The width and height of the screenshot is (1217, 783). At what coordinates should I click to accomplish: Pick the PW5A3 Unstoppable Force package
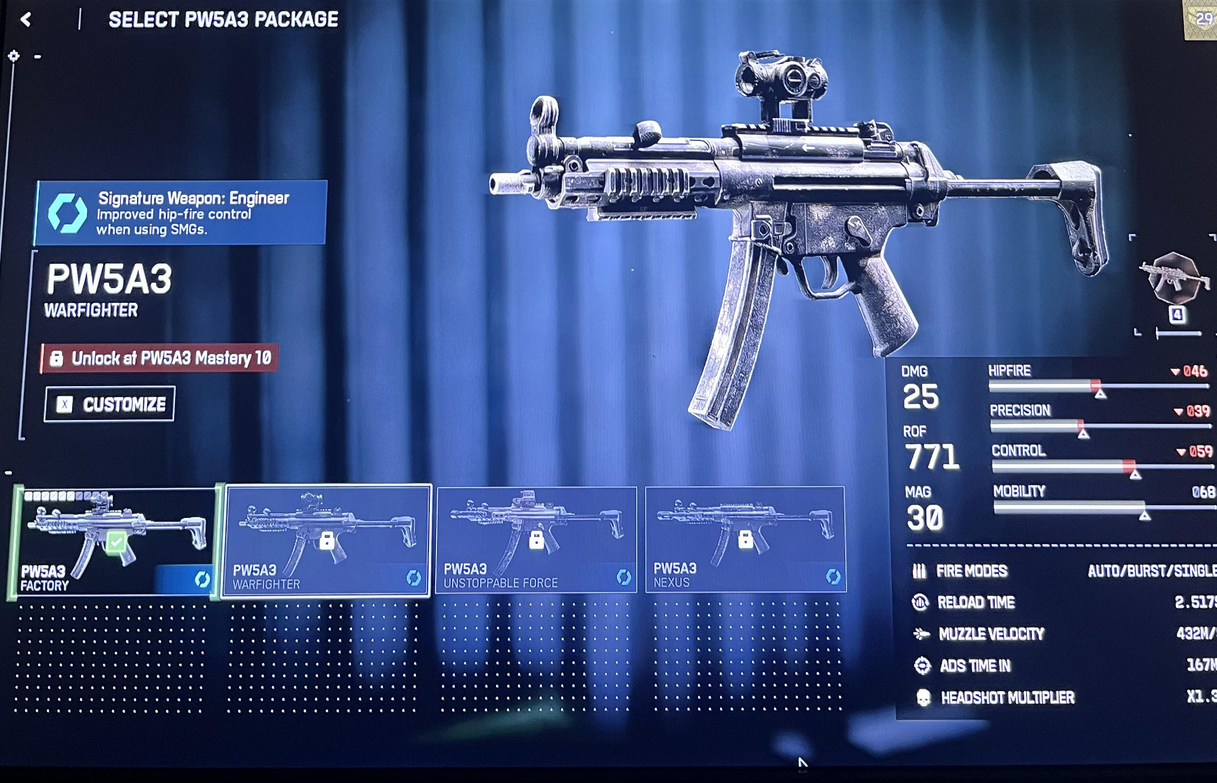click(536, 540)
